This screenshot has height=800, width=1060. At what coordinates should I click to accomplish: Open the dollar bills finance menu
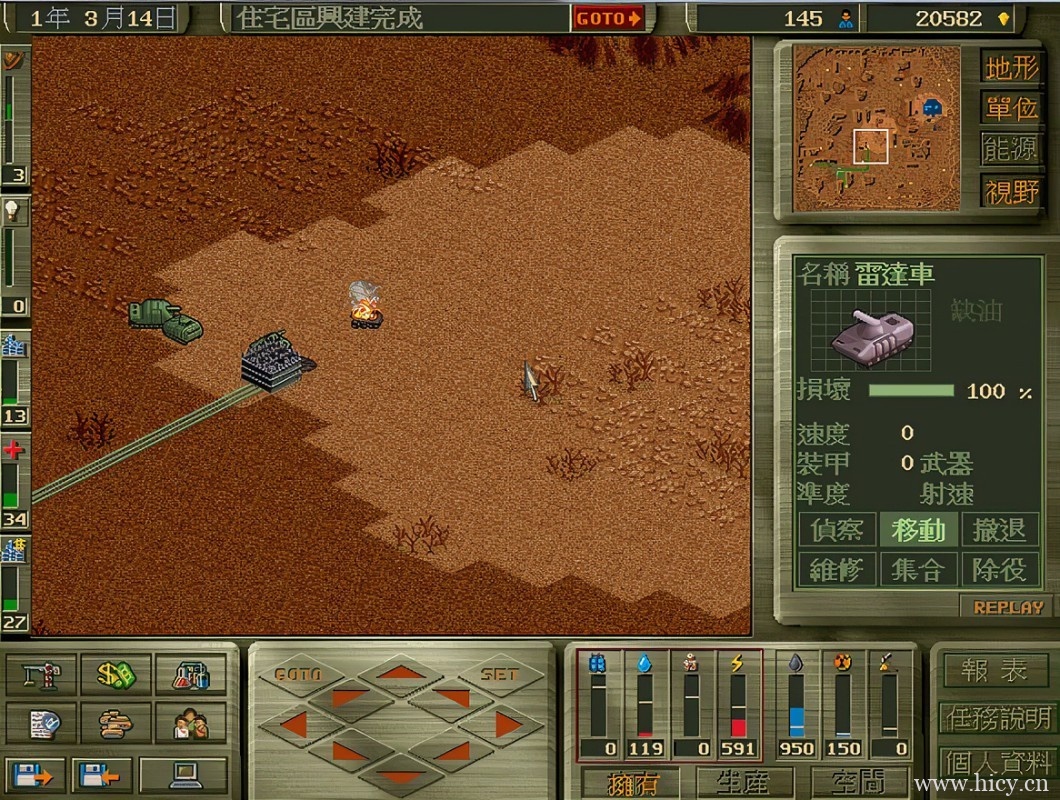click(x=116, y=674)
